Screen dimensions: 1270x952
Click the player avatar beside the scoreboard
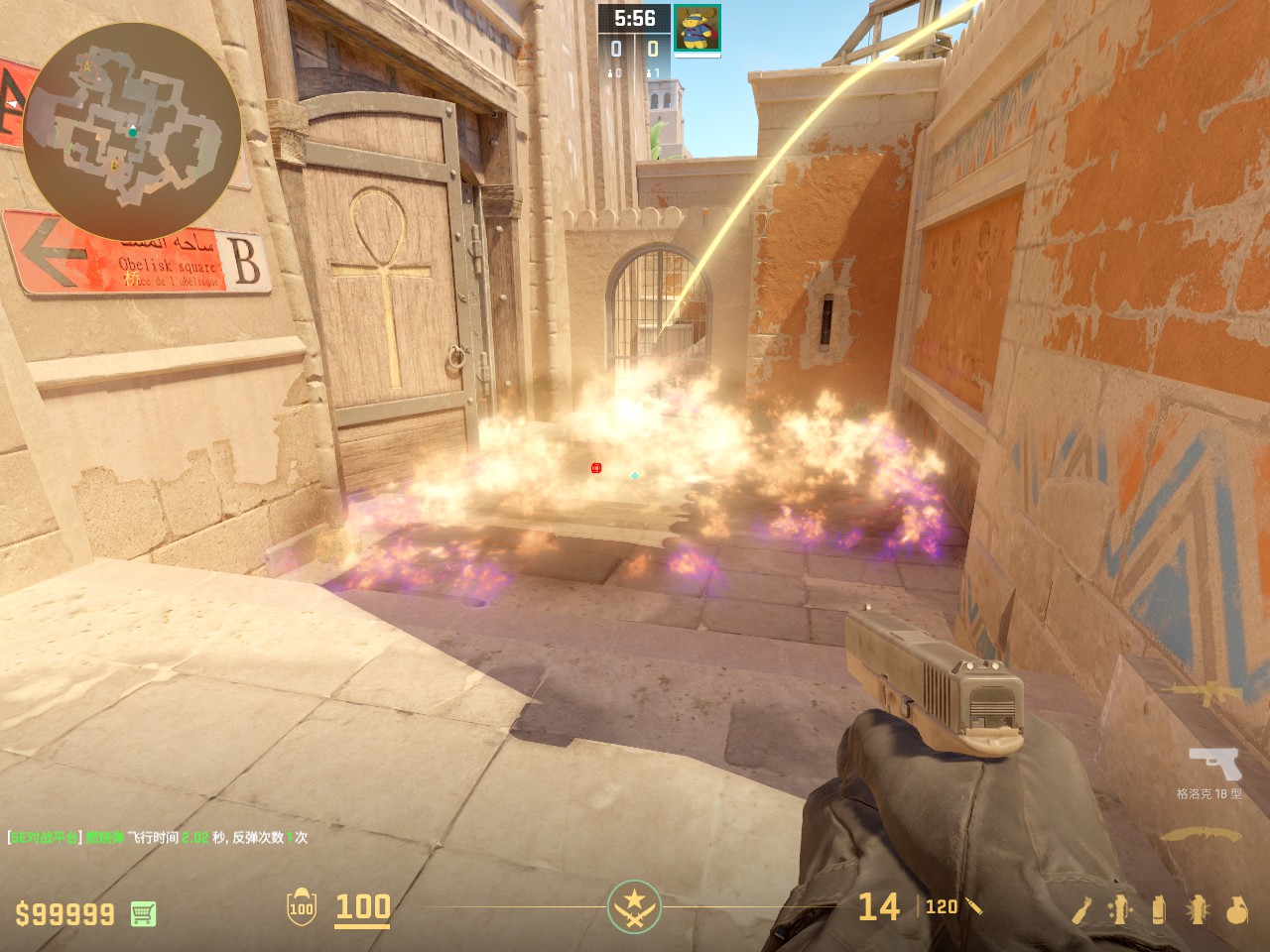pyautogui.click(x=698, y=28)
